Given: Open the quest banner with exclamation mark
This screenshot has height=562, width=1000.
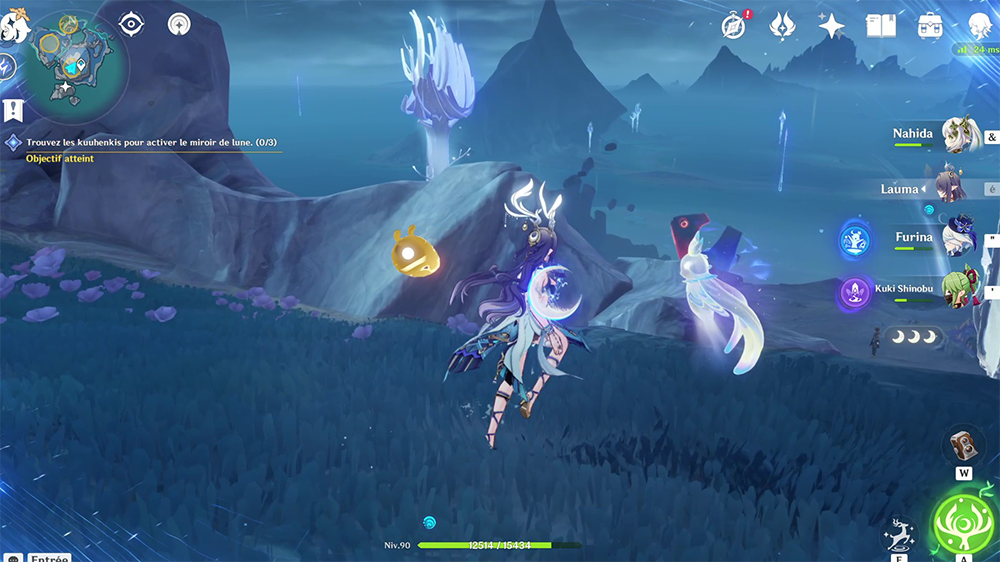Looking at the screenshot, I should point(12,110).
